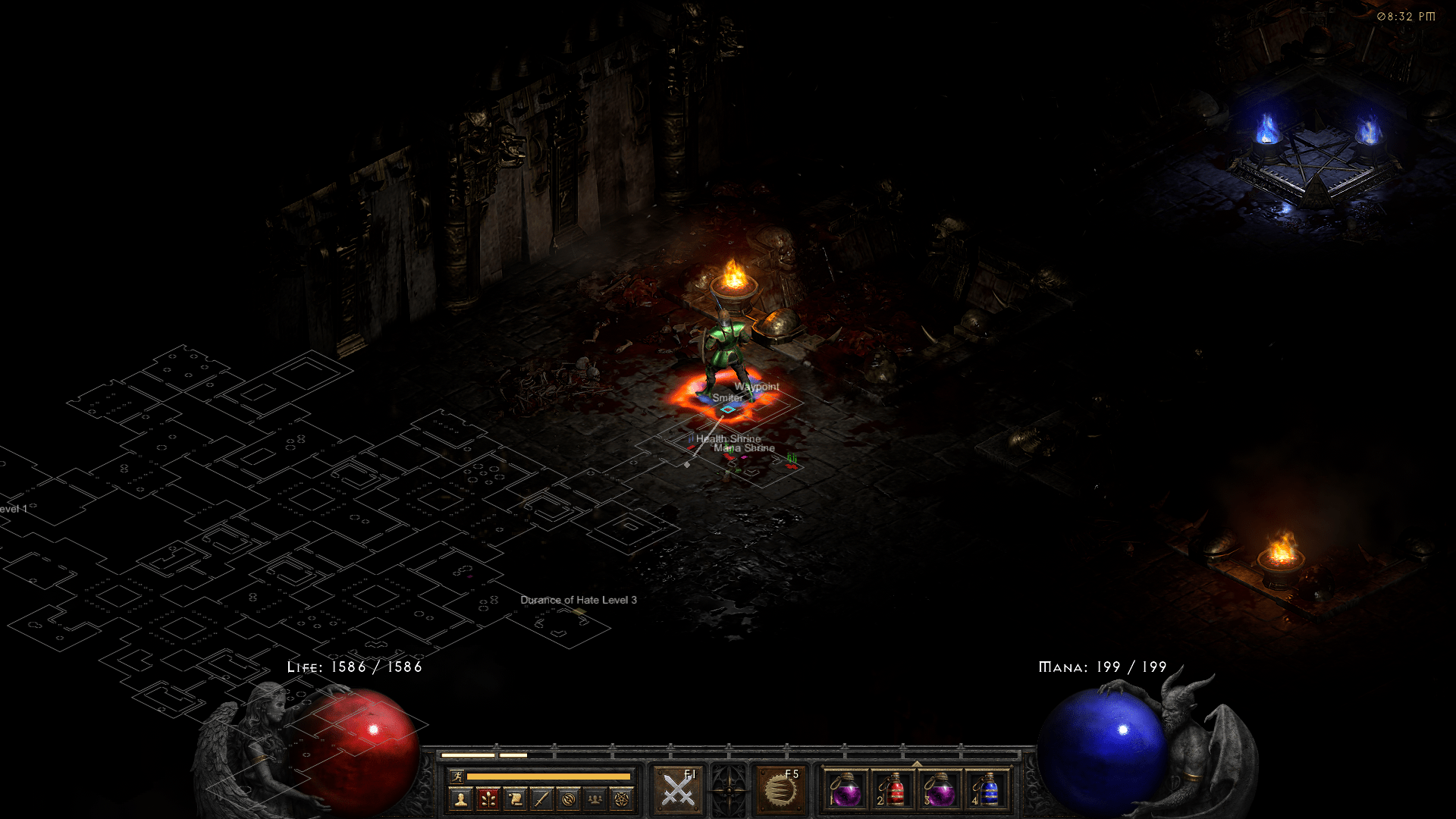This screenshot has width=1456, height=819.
Task: Open the game menu pentagram icon
Action: pyautogui.click(x=622, y=799)
